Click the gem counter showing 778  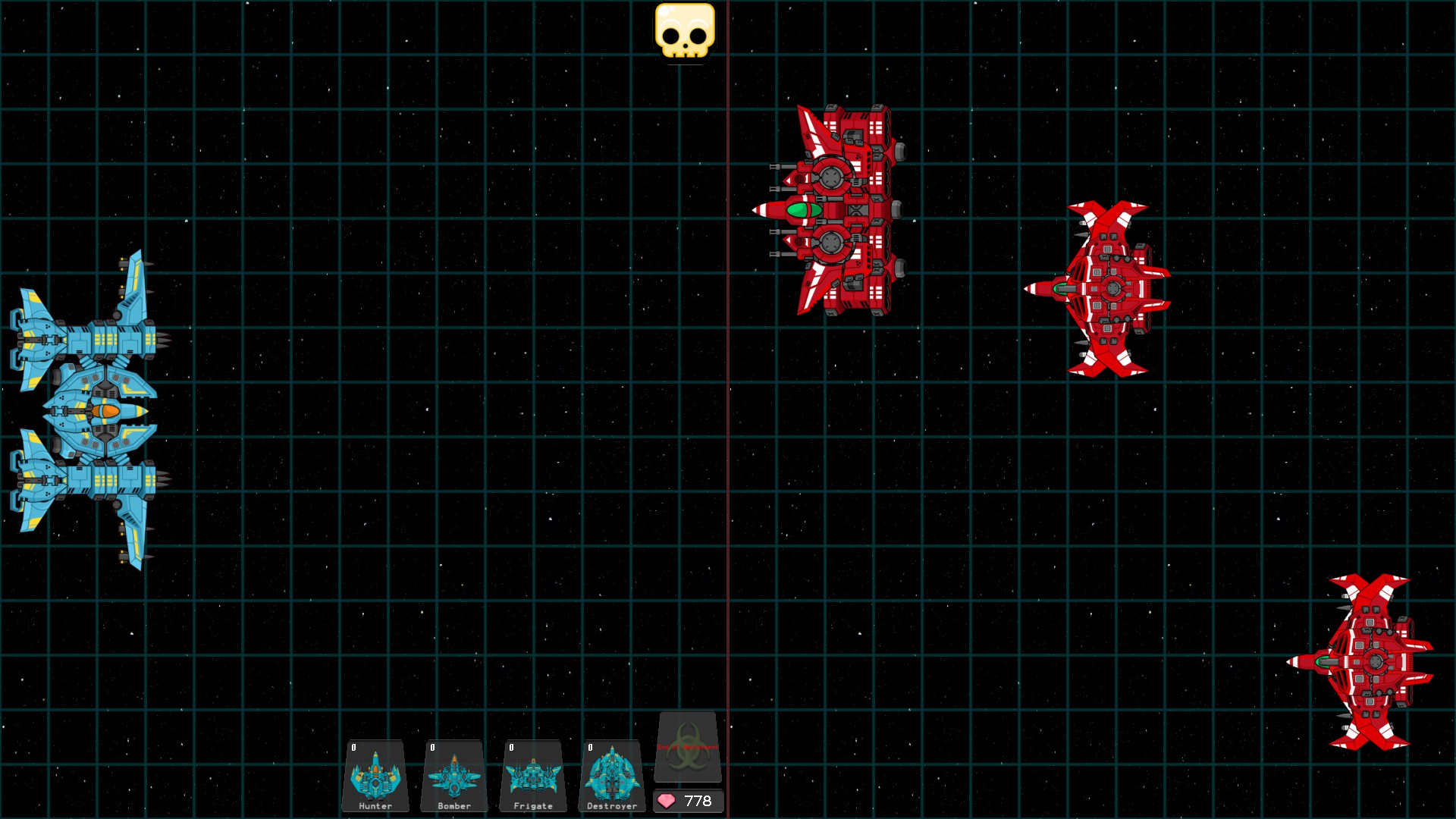coord(695,801)
